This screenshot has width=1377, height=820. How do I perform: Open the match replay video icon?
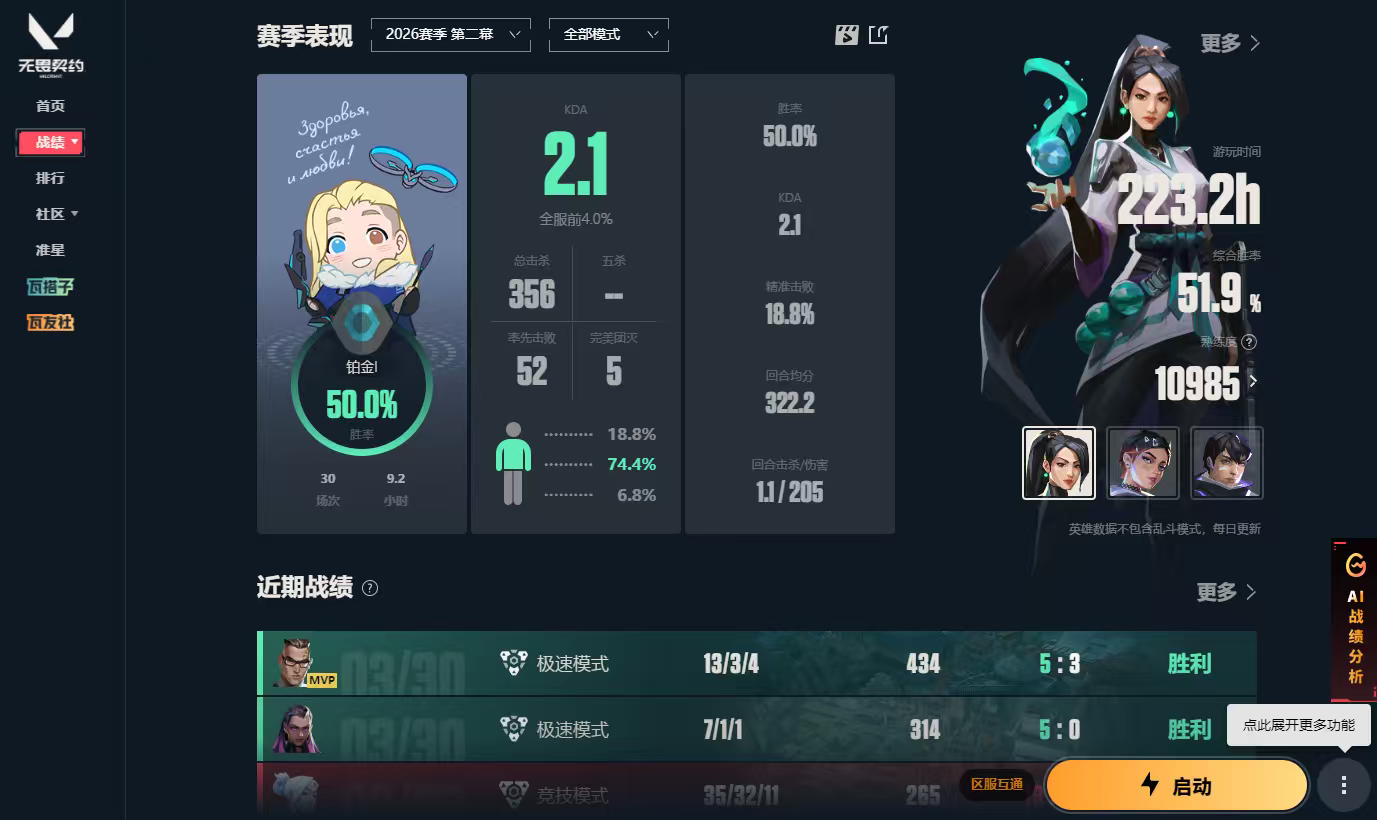[846, 33]
